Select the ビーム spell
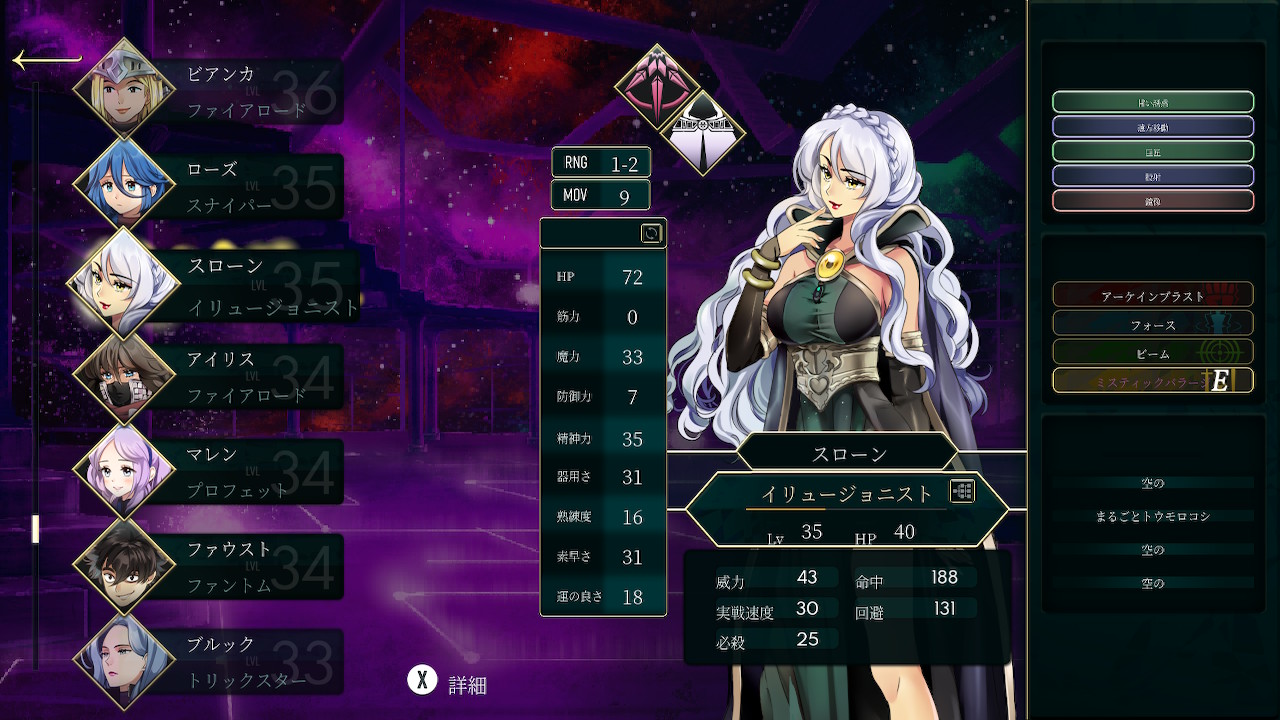Screen dimensions: 1280x720 1152,352
